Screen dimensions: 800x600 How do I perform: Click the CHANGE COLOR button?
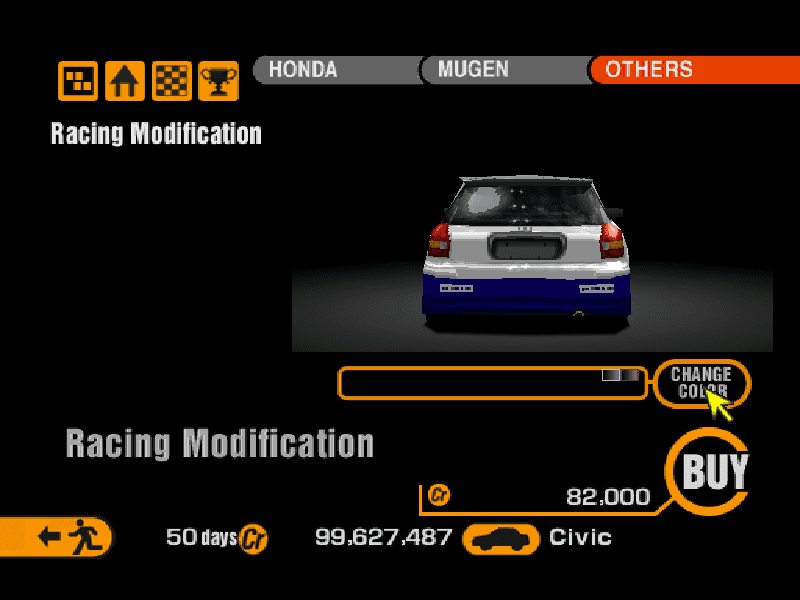(701, 383)
